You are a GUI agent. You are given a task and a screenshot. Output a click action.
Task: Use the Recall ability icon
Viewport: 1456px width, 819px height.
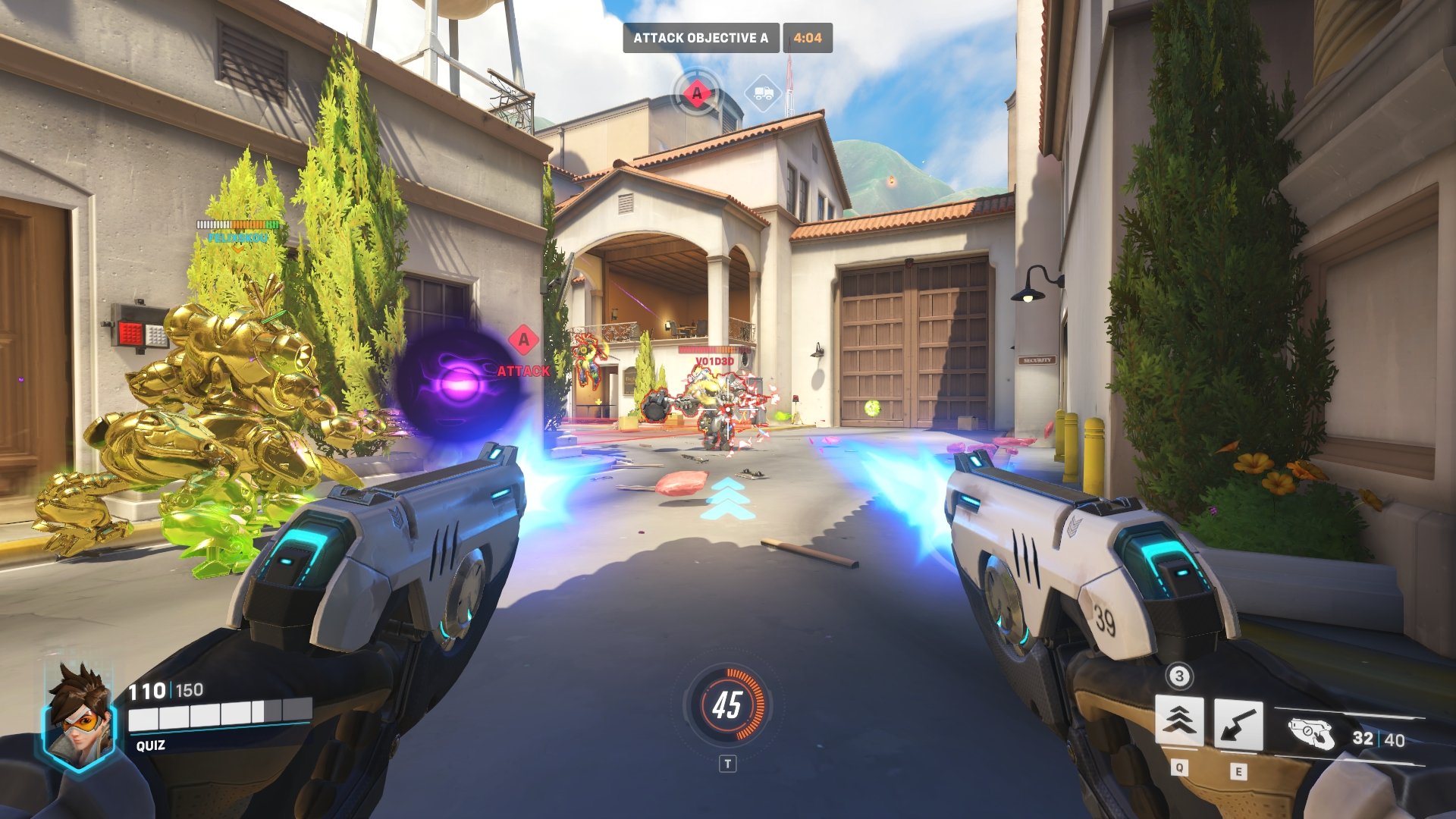1238,724
